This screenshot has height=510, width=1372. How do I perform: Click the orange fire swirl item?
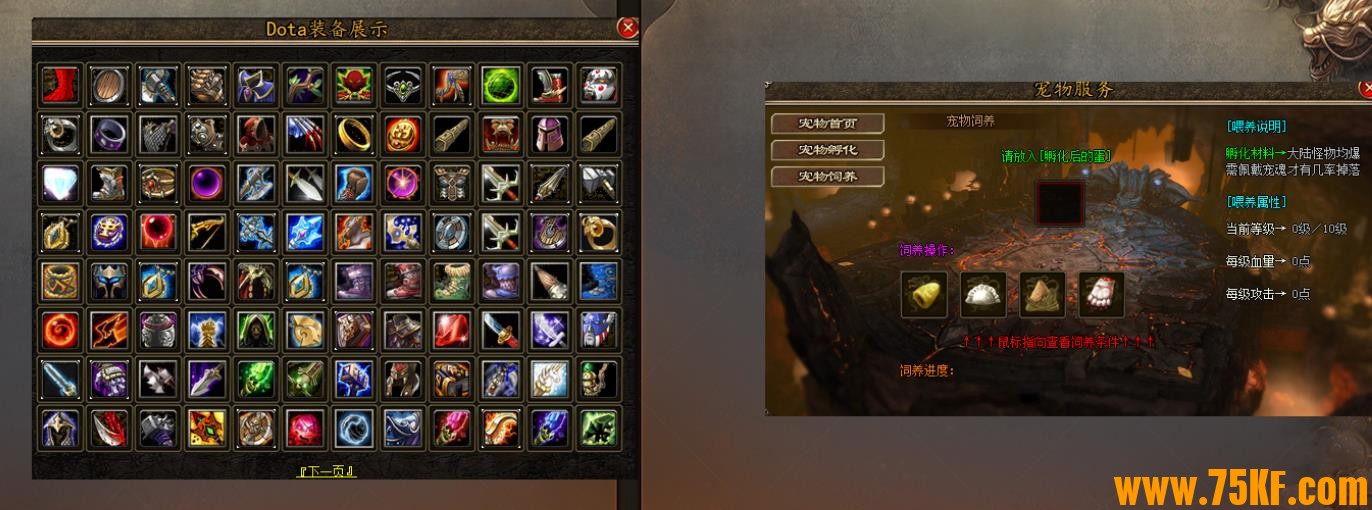(x=60, y=328)
